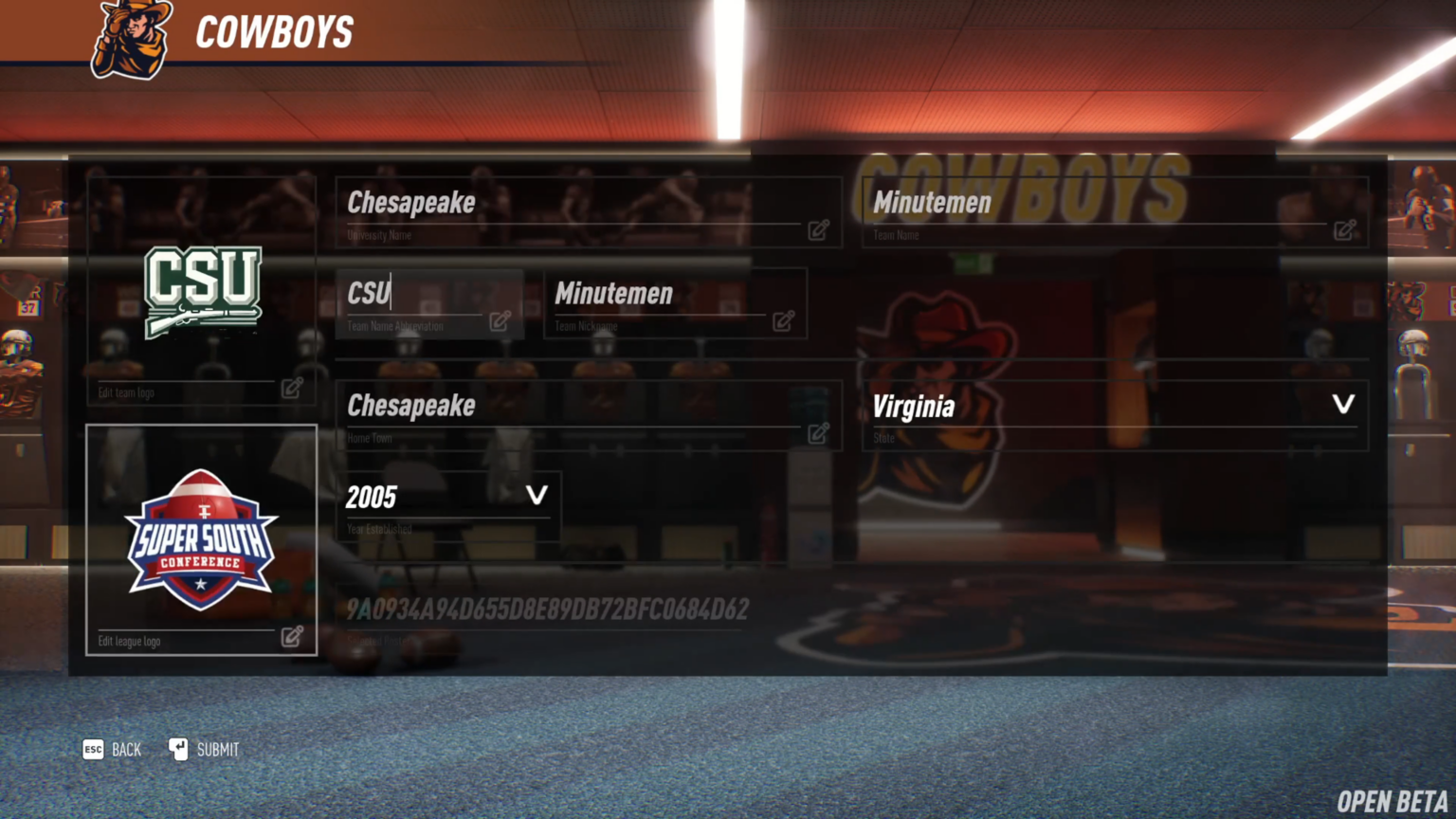Click the ESC key icon next to Back

(93, 749)
